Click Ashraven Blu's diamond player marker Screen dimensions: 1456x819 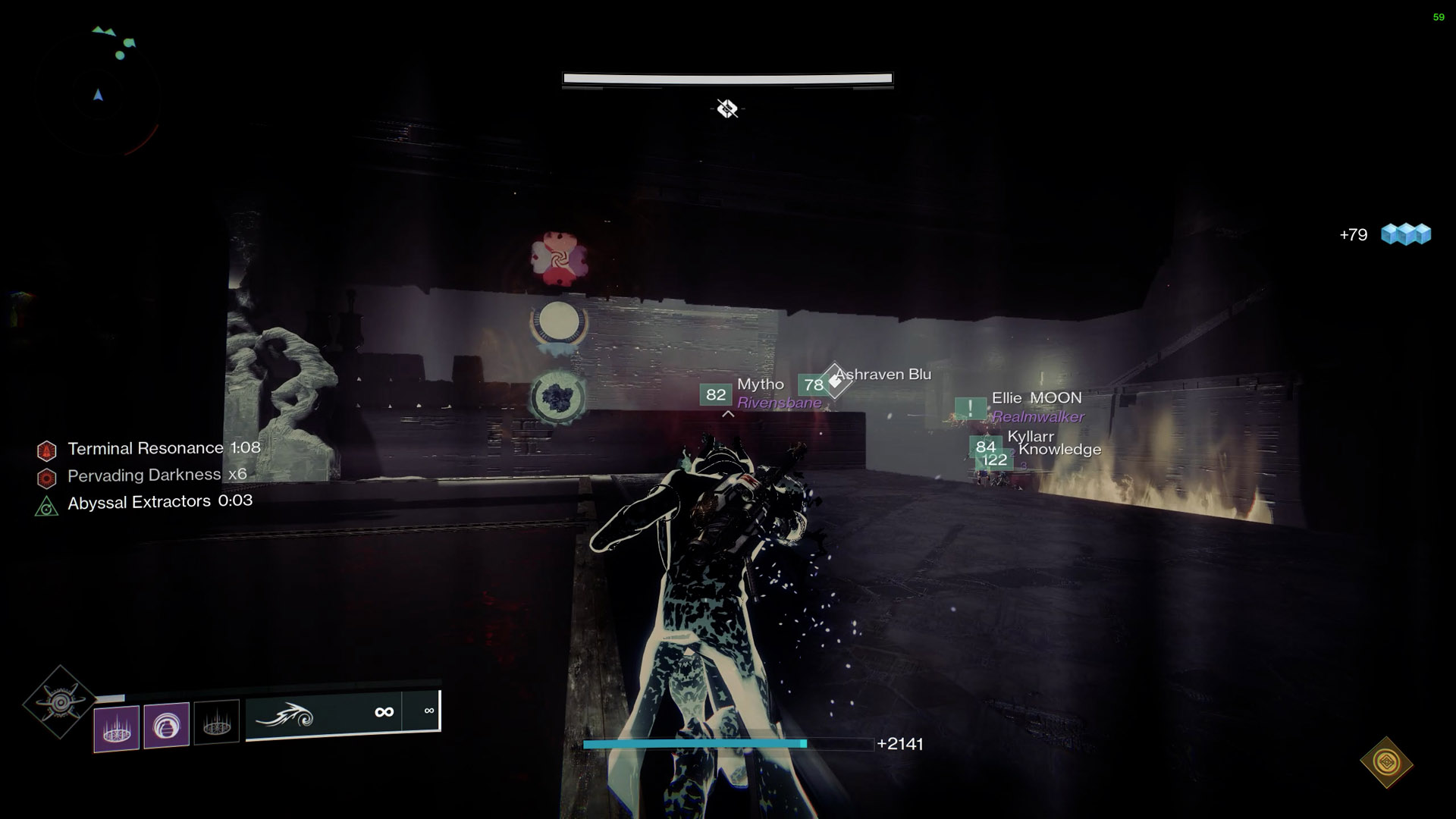[x=834, y=380]
